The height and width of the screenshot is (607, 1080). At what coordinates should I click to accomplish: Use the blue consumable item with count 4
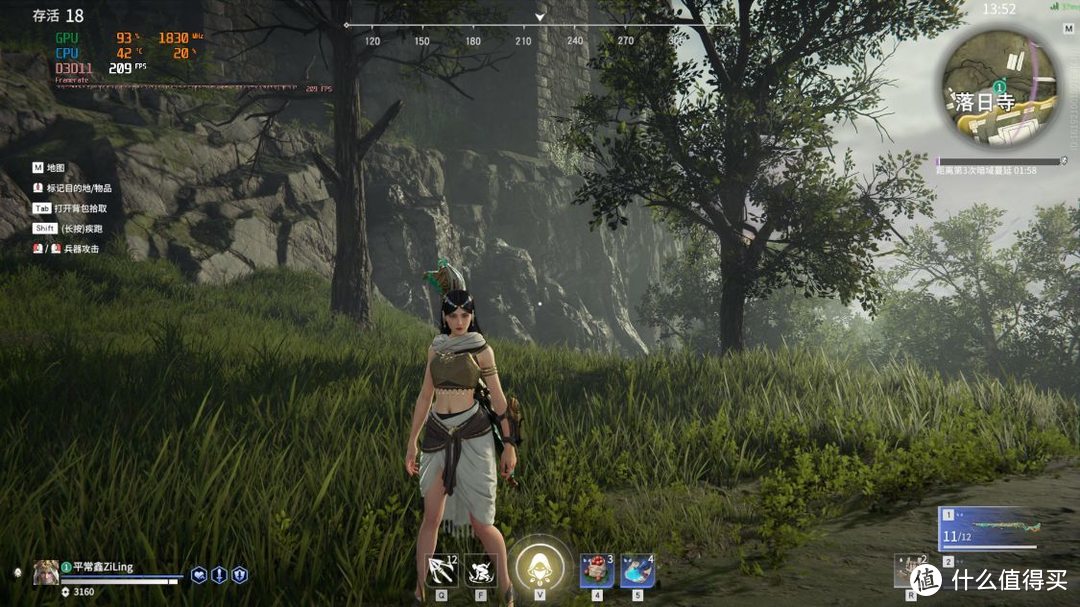637,570
